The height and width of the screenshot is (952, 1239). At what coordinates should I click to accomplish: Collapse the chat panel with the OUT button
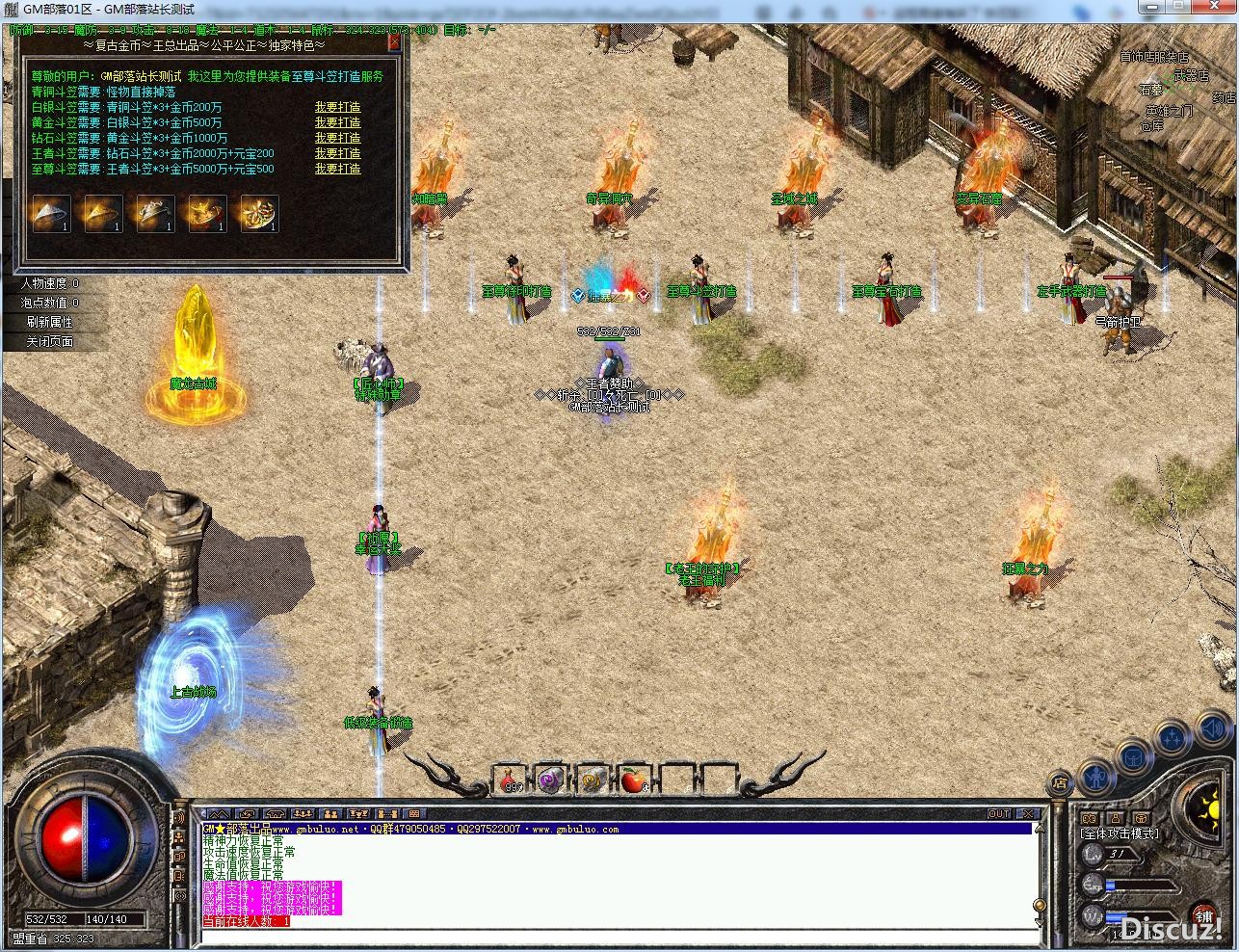pyautogui.click(x=999, y=813)
